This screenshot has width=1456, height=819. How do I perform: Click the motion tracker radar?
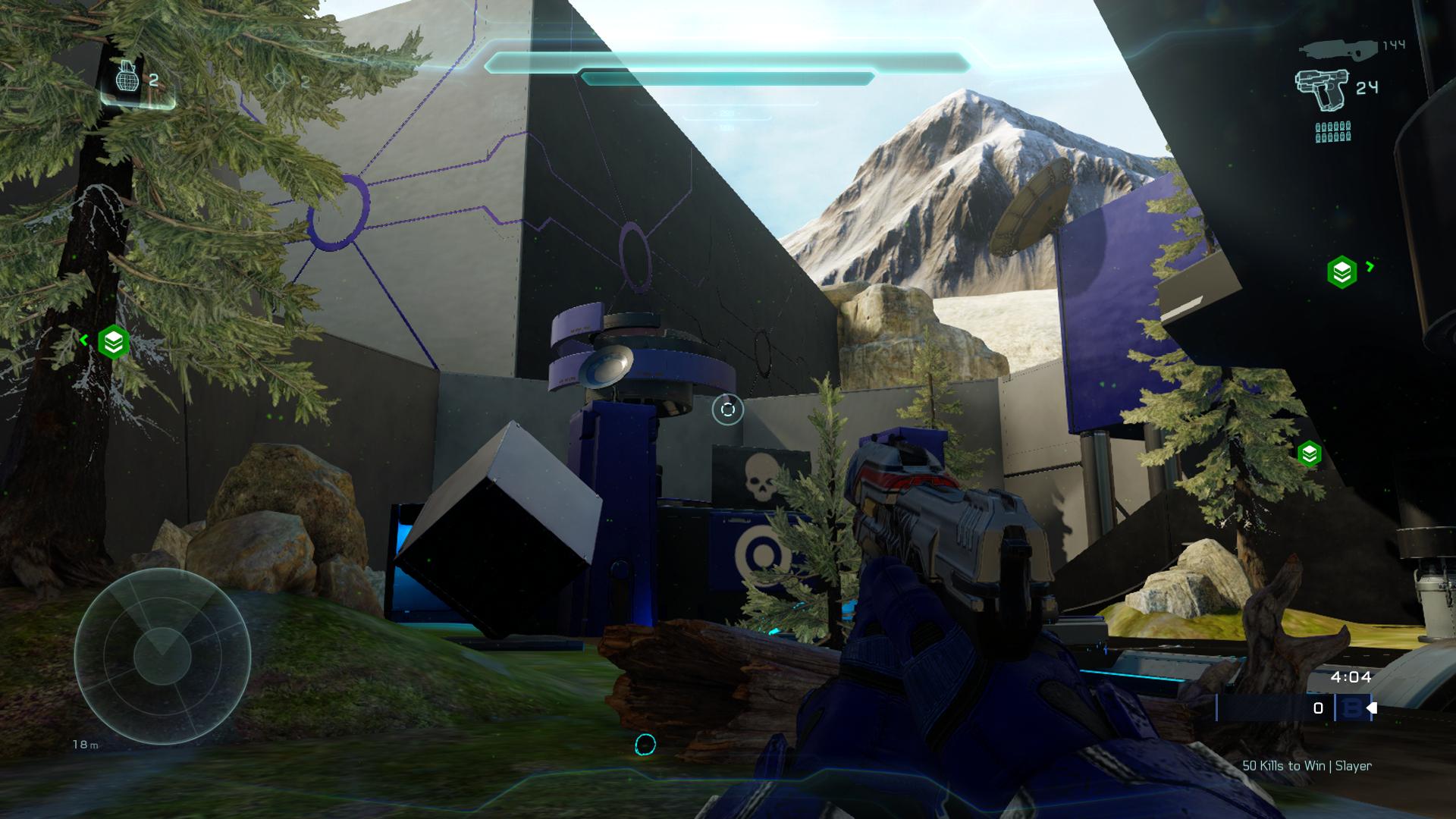pos(162,655)
